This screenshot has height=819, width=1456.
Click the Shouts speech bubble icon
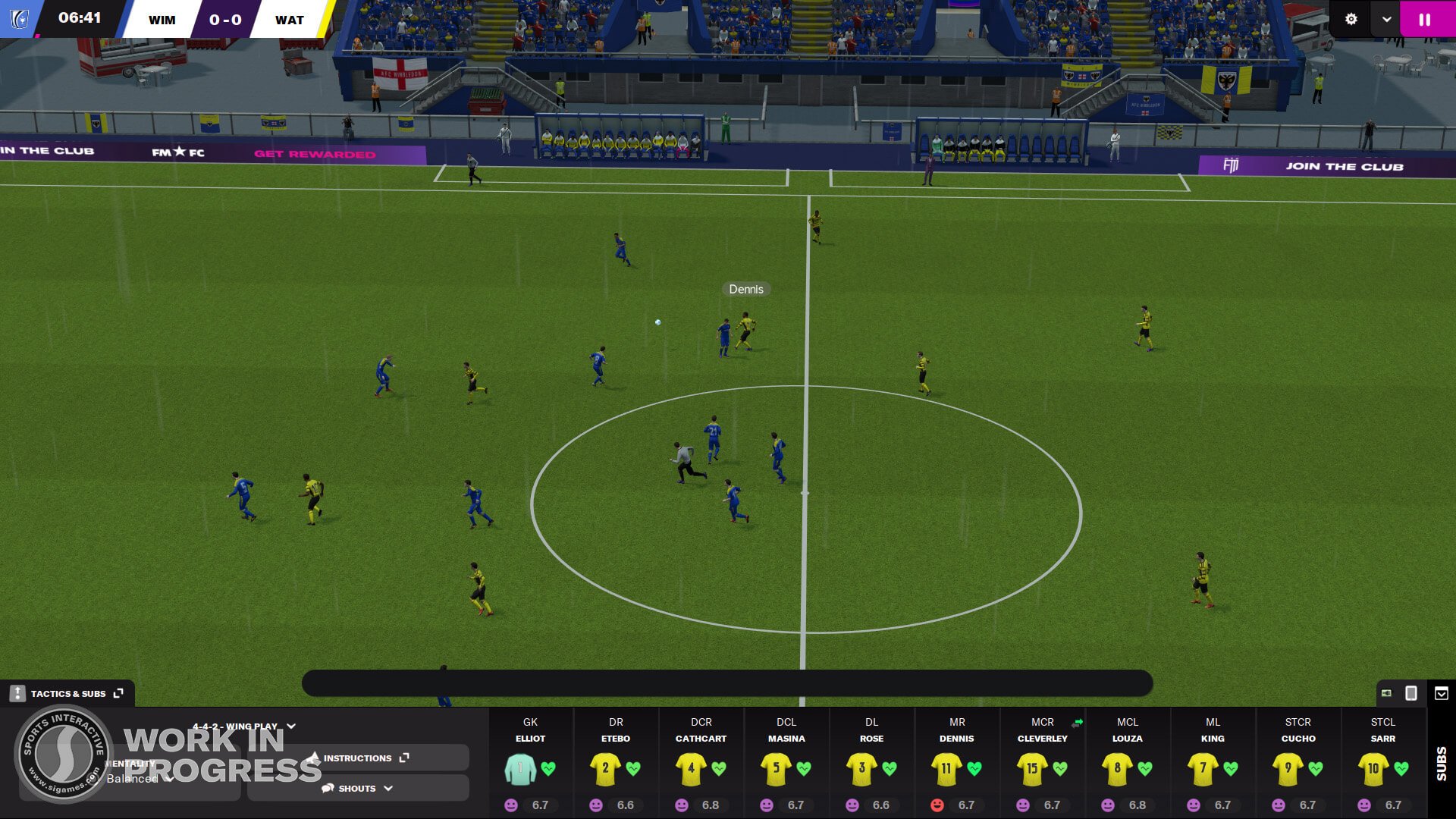(327, 788)
